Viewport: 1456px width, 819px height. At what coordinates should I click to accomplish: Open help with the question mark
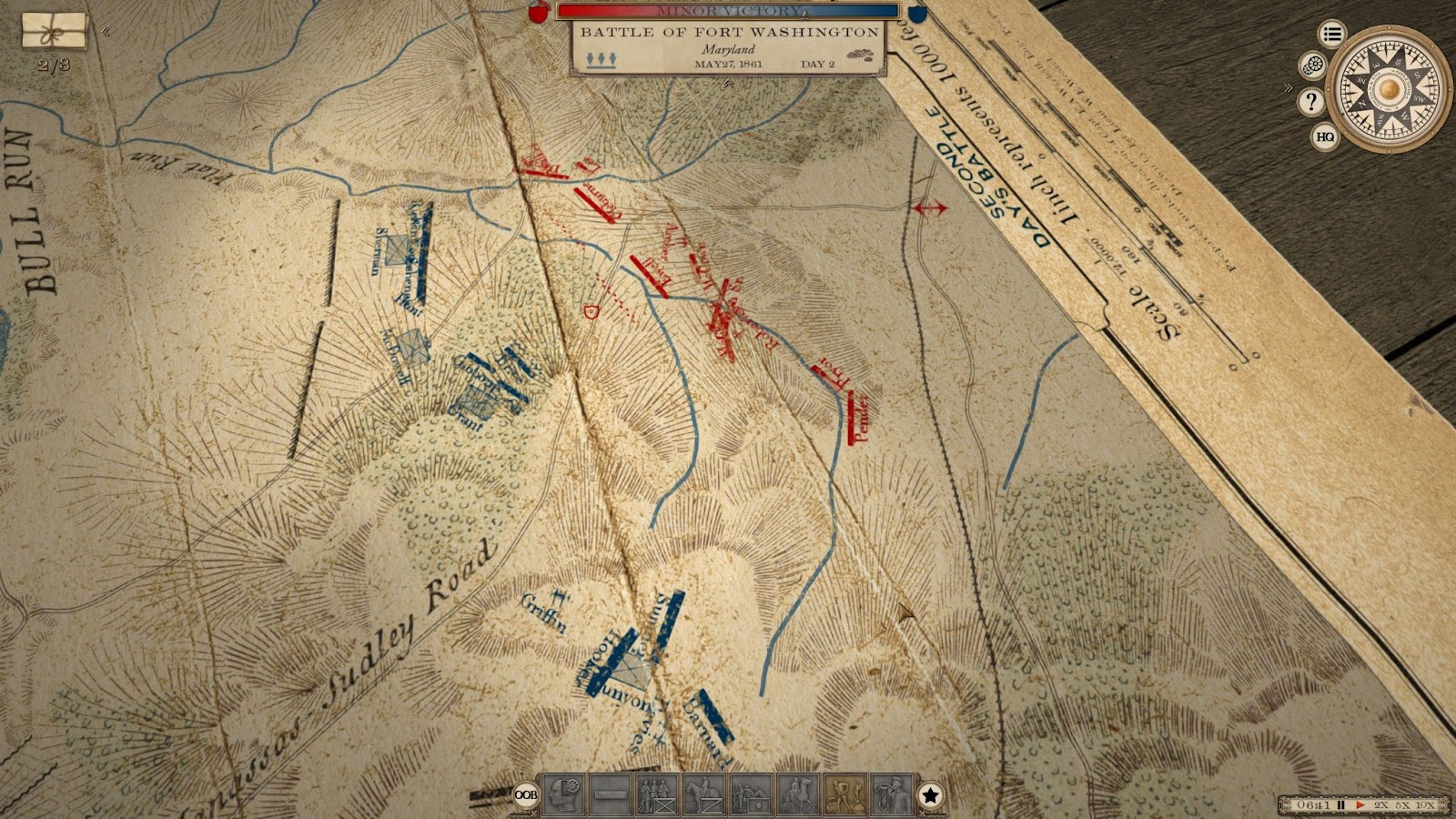1310,101
